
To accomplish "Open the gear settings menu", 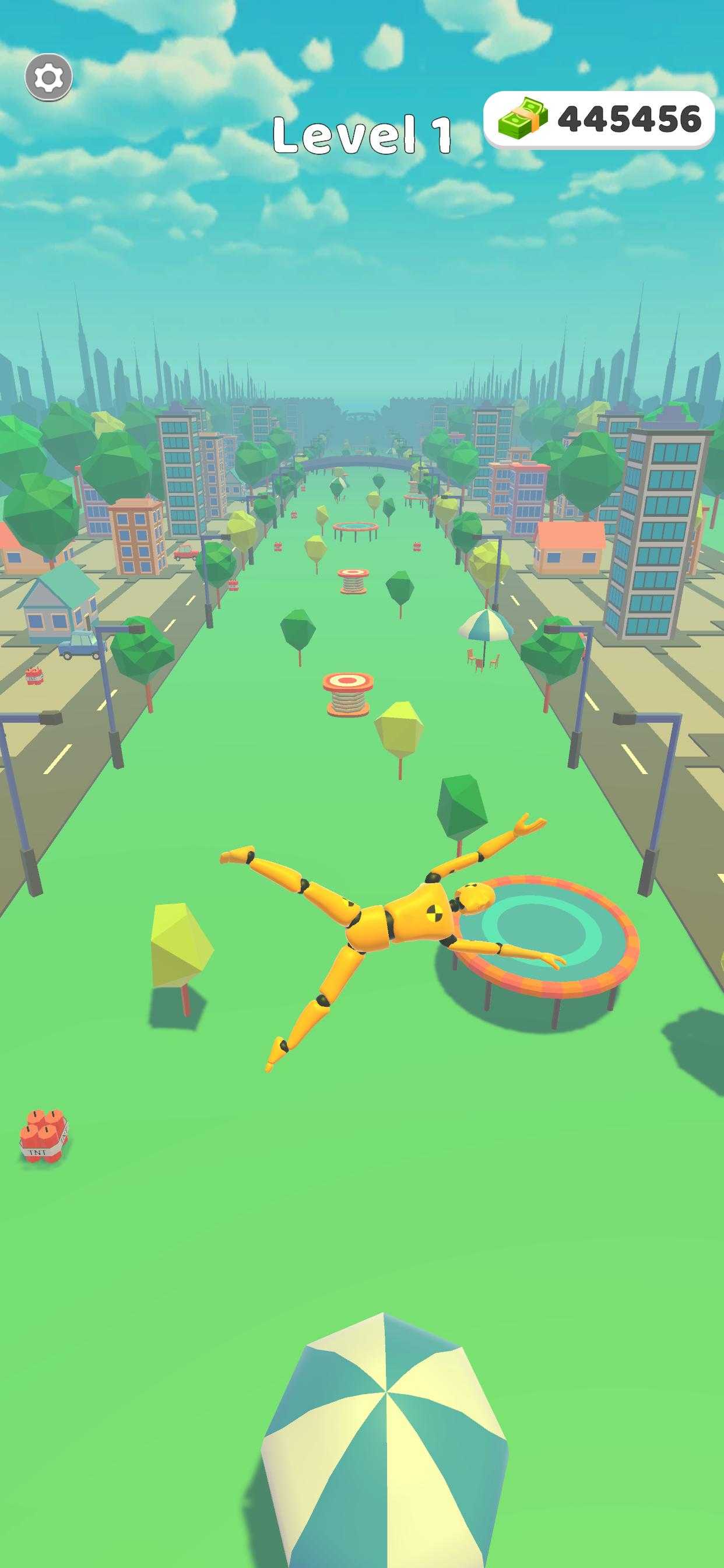I will coord(48,78).
